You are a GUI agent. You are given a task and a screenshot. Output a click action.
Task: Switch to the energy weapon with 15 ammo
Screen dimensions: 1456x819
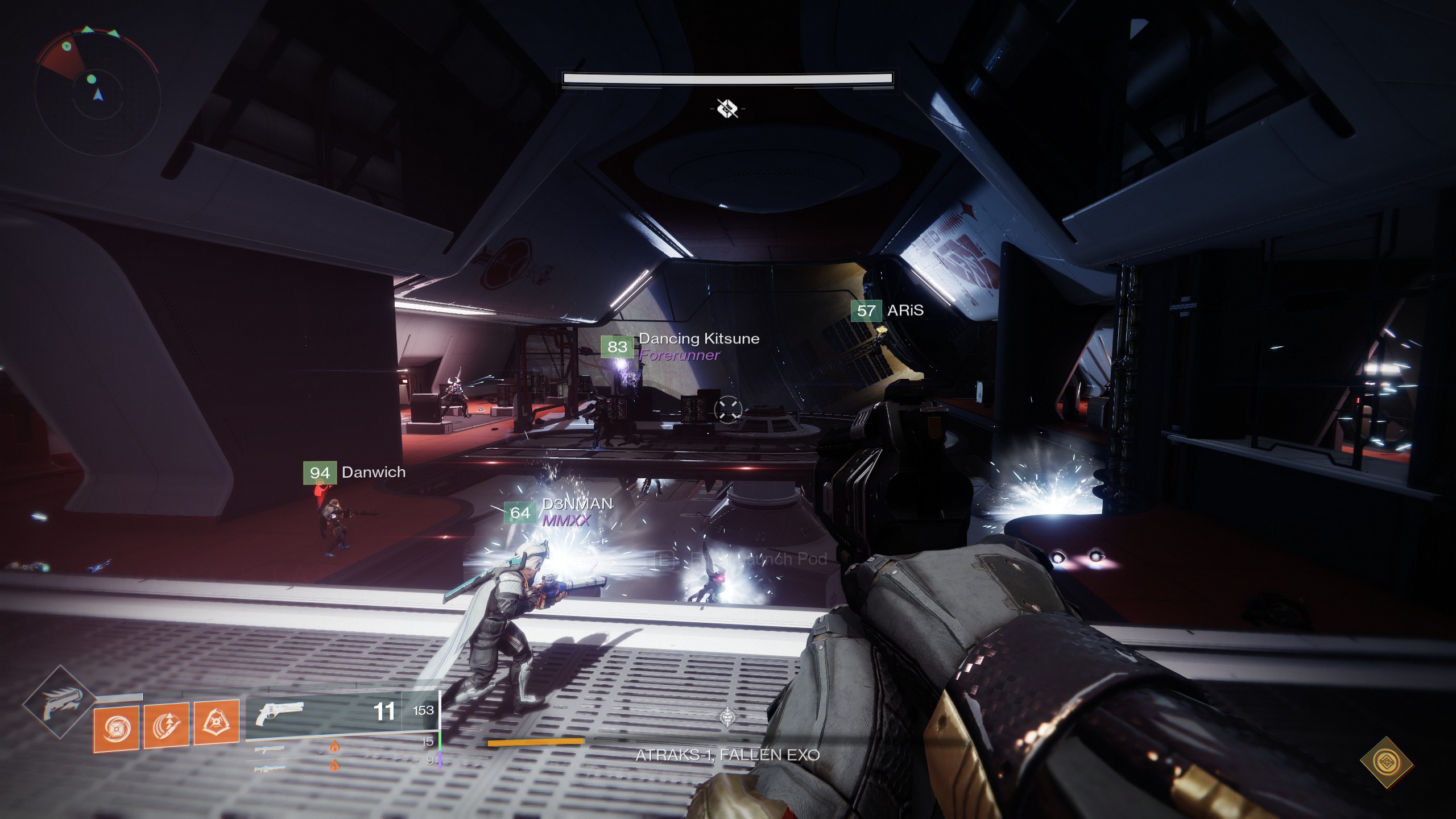[x=341, y=744]
